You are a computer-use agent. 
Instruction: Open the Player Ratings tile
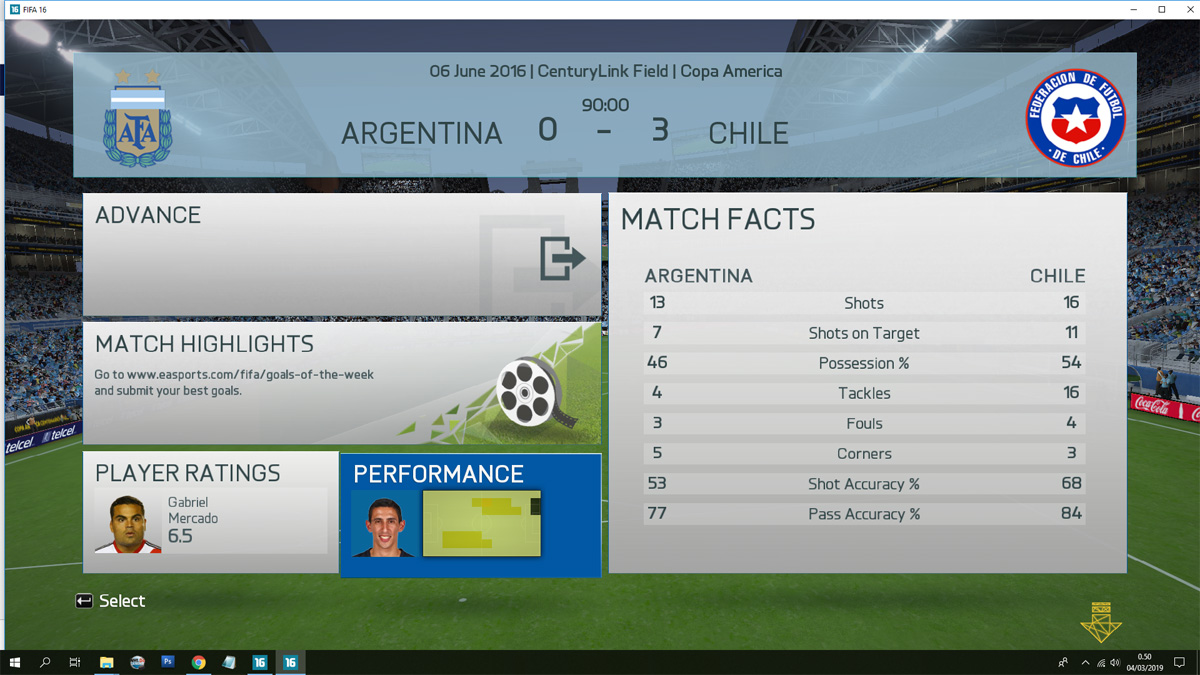coord(210,512)
